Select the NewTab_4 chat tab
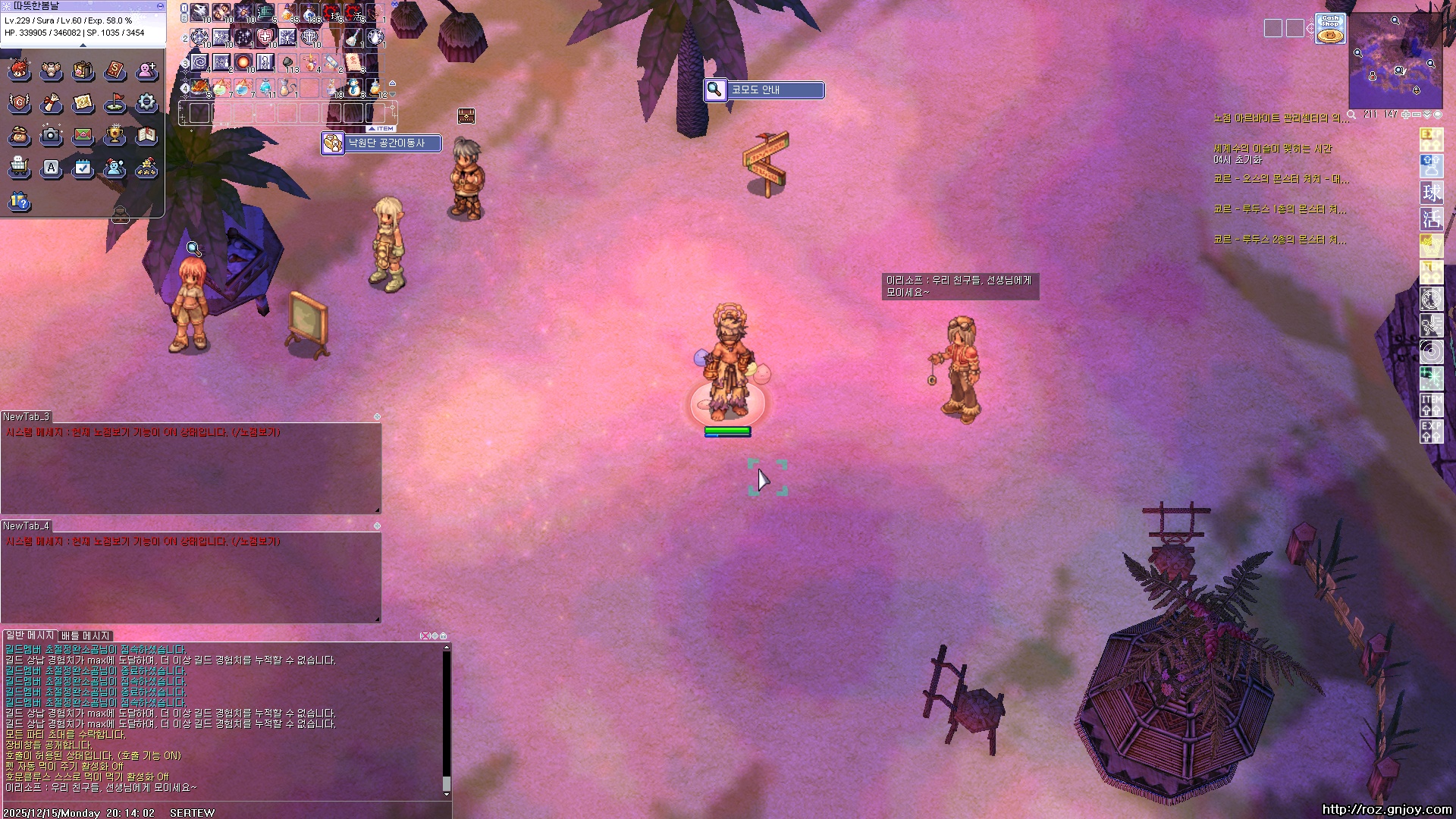1456x819 pixels. point(27,526)
